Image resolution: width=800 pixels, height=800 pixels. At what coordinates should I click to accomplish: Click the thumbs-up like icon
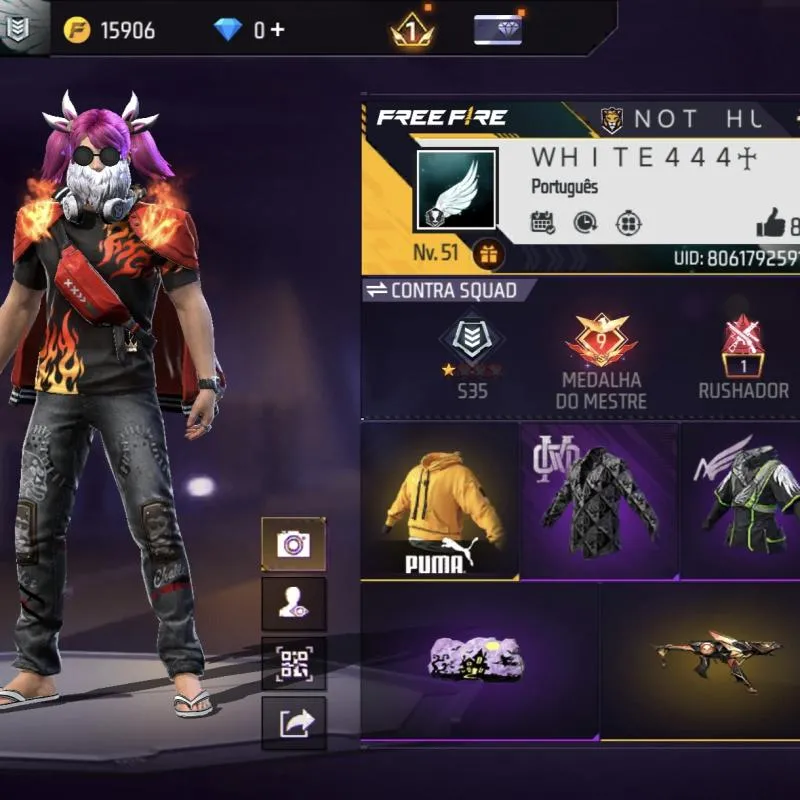coord(770,224)
